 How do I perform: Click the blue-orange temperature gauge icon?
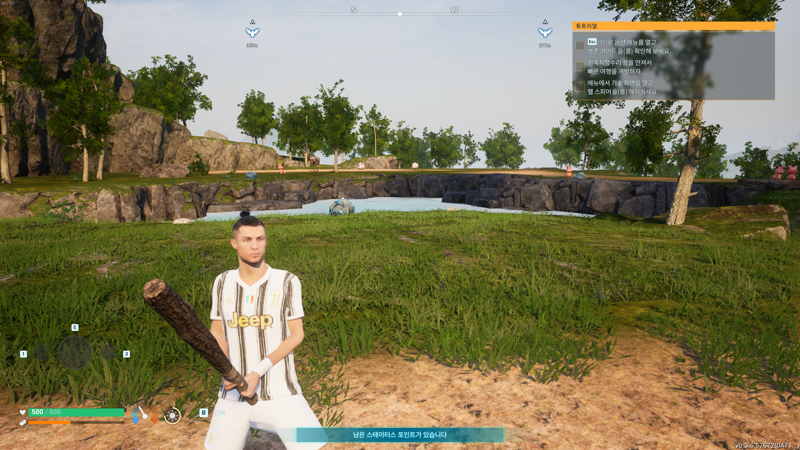136,415
